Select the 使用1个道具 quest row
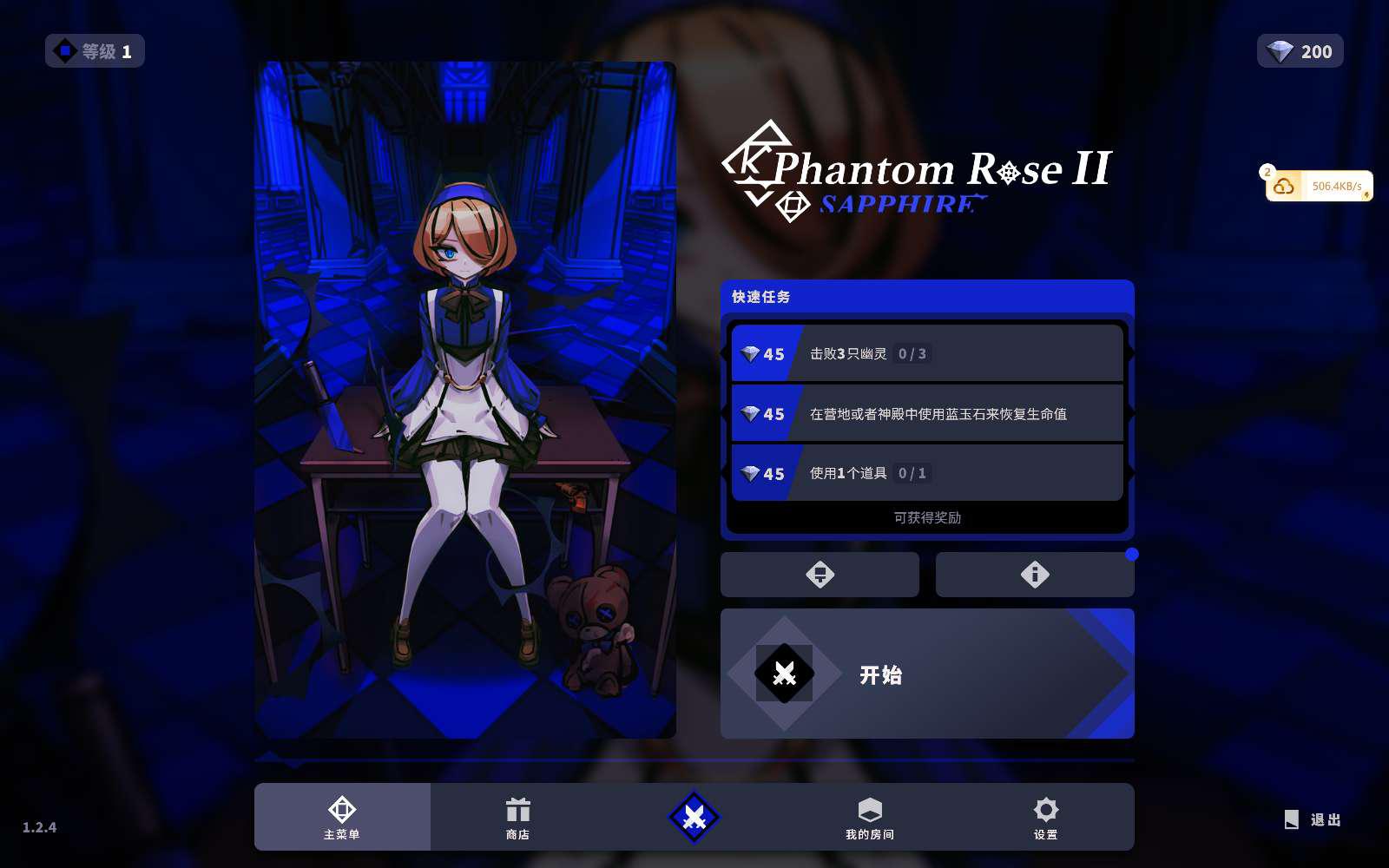This screenshot has height=868, width=1389. (x=927, y=473)
